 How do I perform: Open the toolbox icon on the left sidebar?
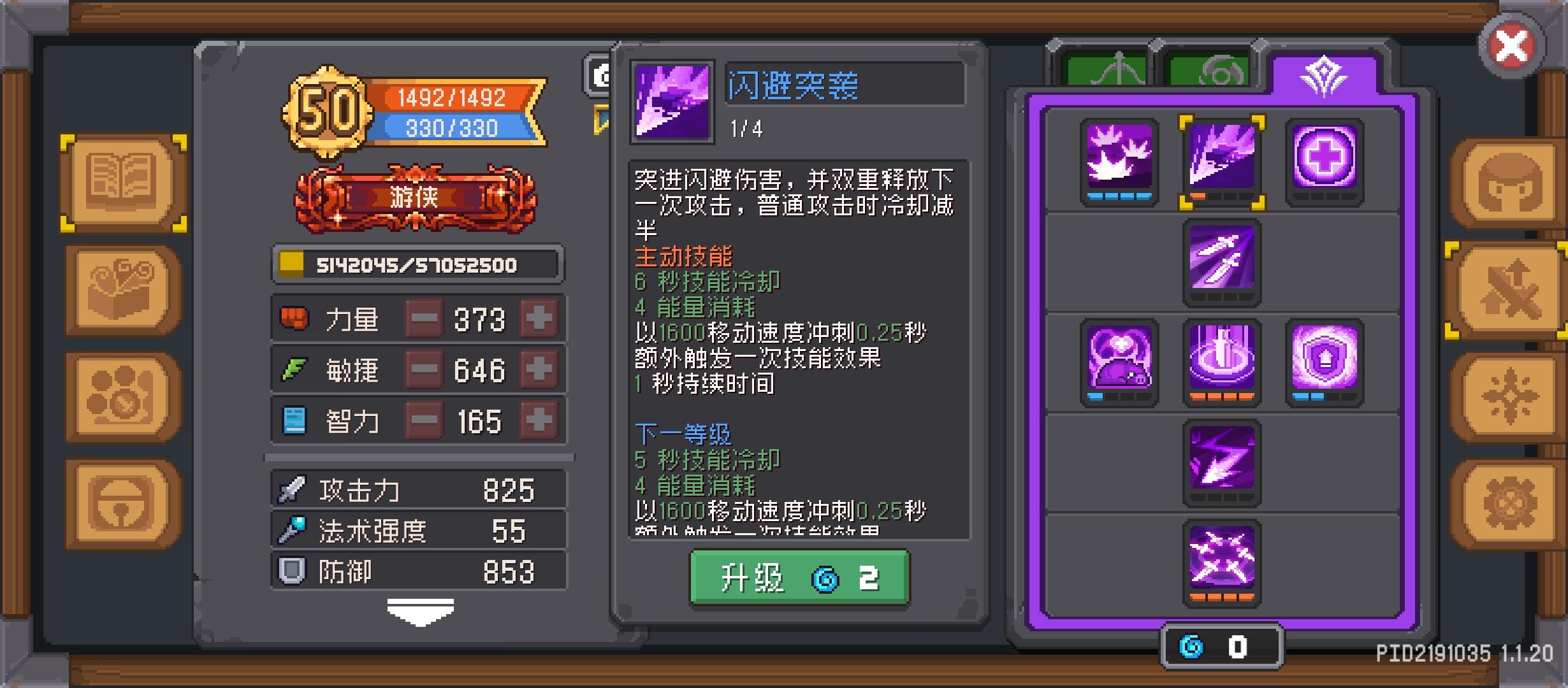coord(121,288)
